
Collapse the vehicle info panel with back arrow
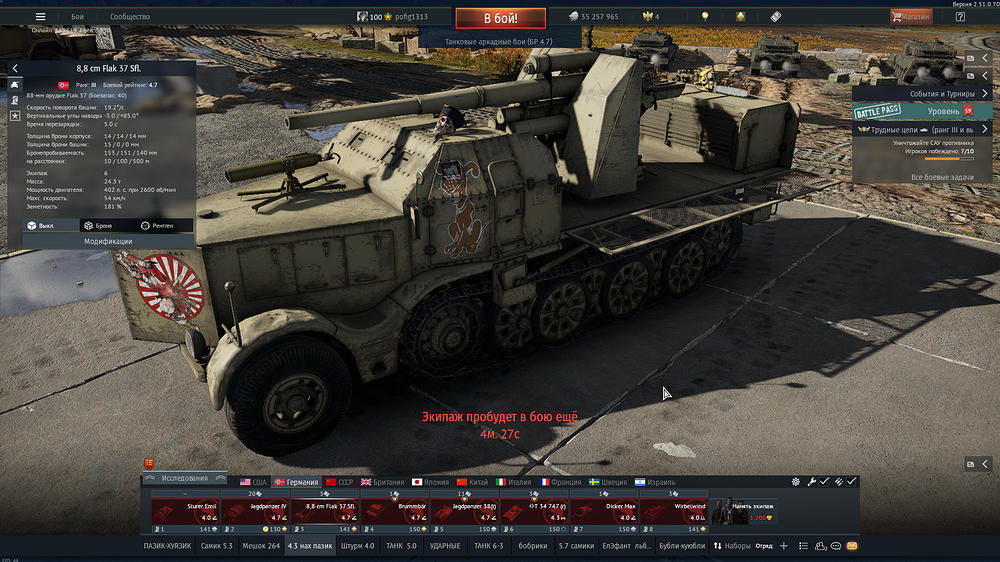click(15, 68)
